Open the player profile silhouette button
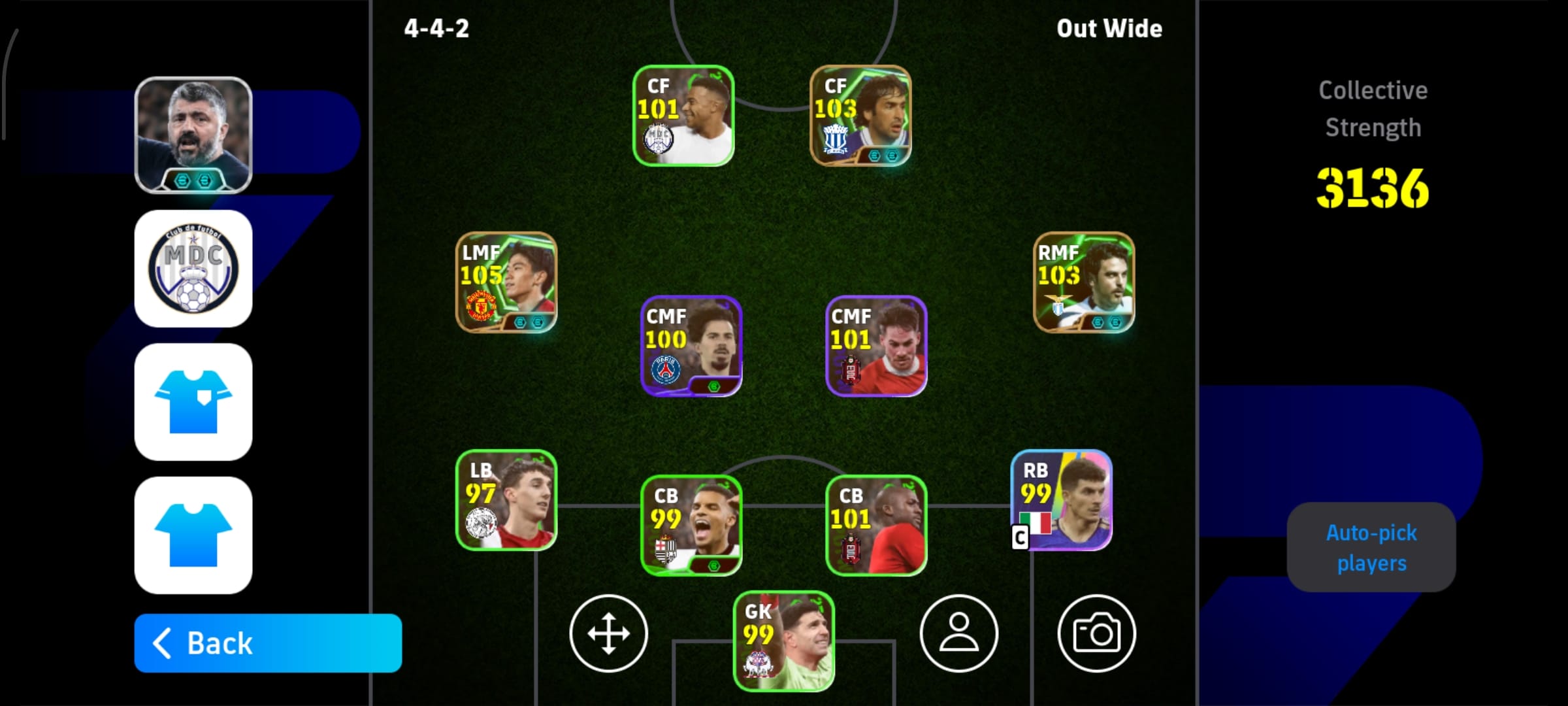Viewport: 1568px width, 706px height. [958, 633]
